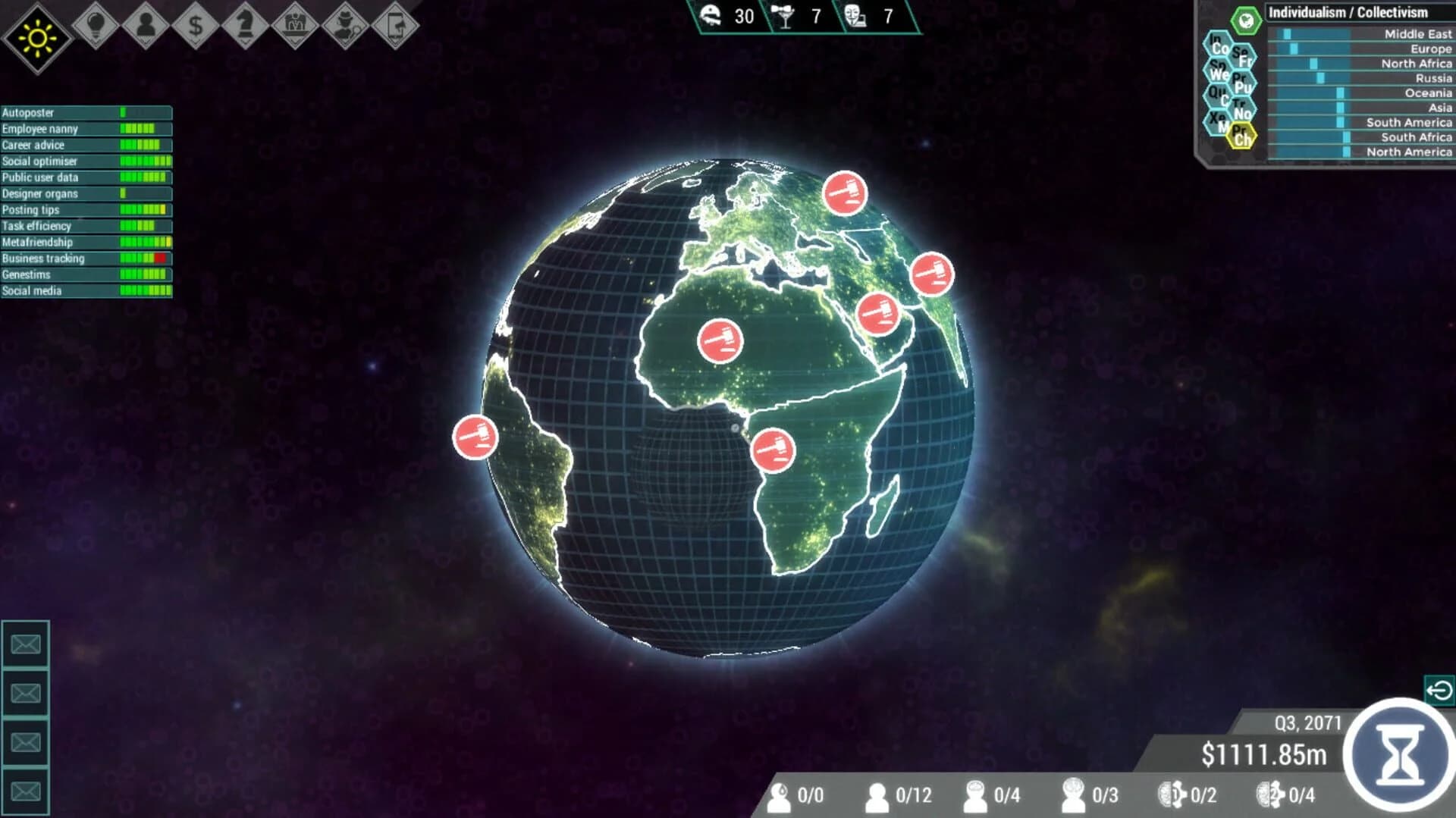Click the green globe hexagon above culture bars
This screenshot has height=818, width=1456.
click(x=1245, y=20)
